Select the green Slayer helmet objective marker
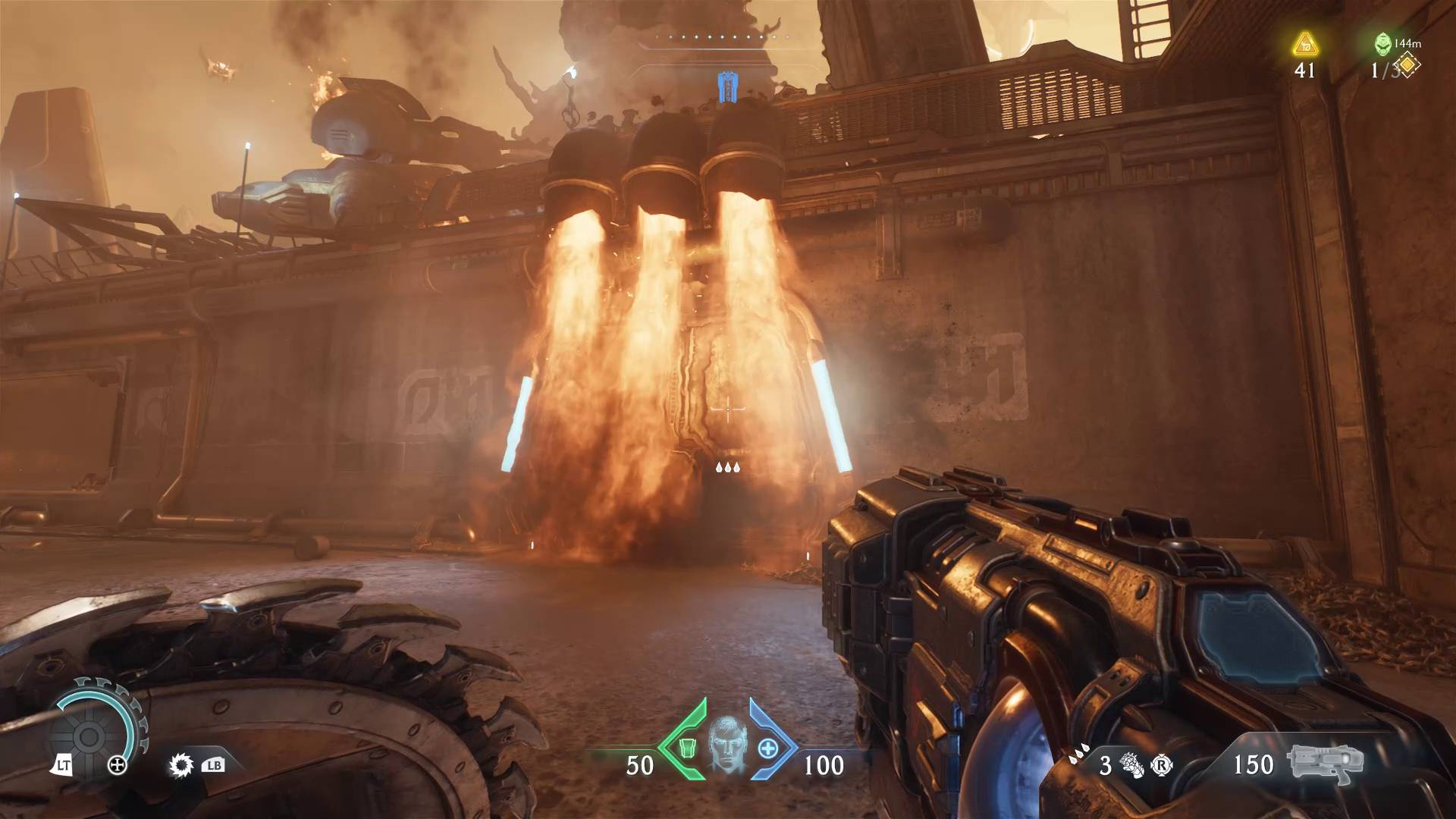The width and height of the screenshot is (1456, 819). click(x=1383, y=45)
